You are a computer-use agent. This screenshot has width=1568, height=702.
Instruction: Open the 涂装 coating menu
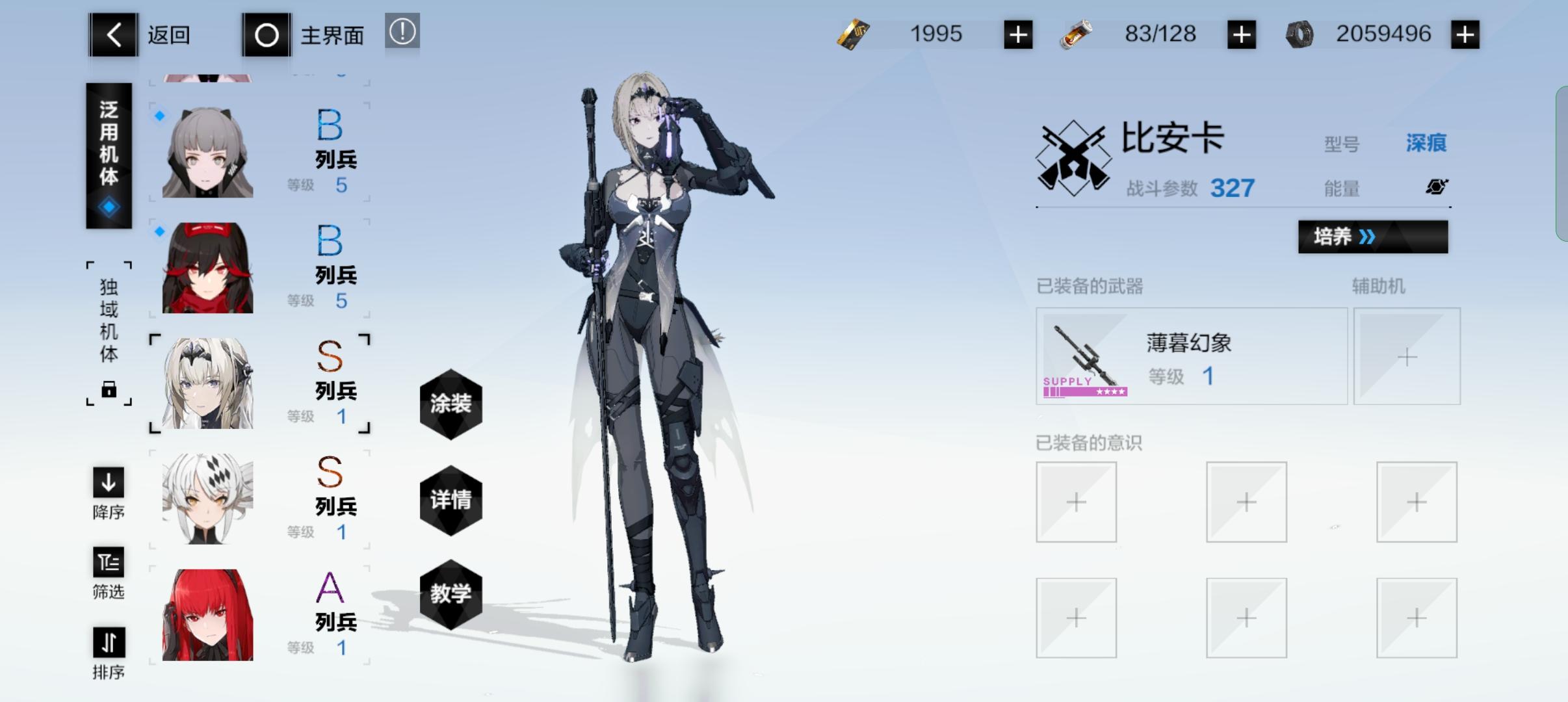(451, 404)
